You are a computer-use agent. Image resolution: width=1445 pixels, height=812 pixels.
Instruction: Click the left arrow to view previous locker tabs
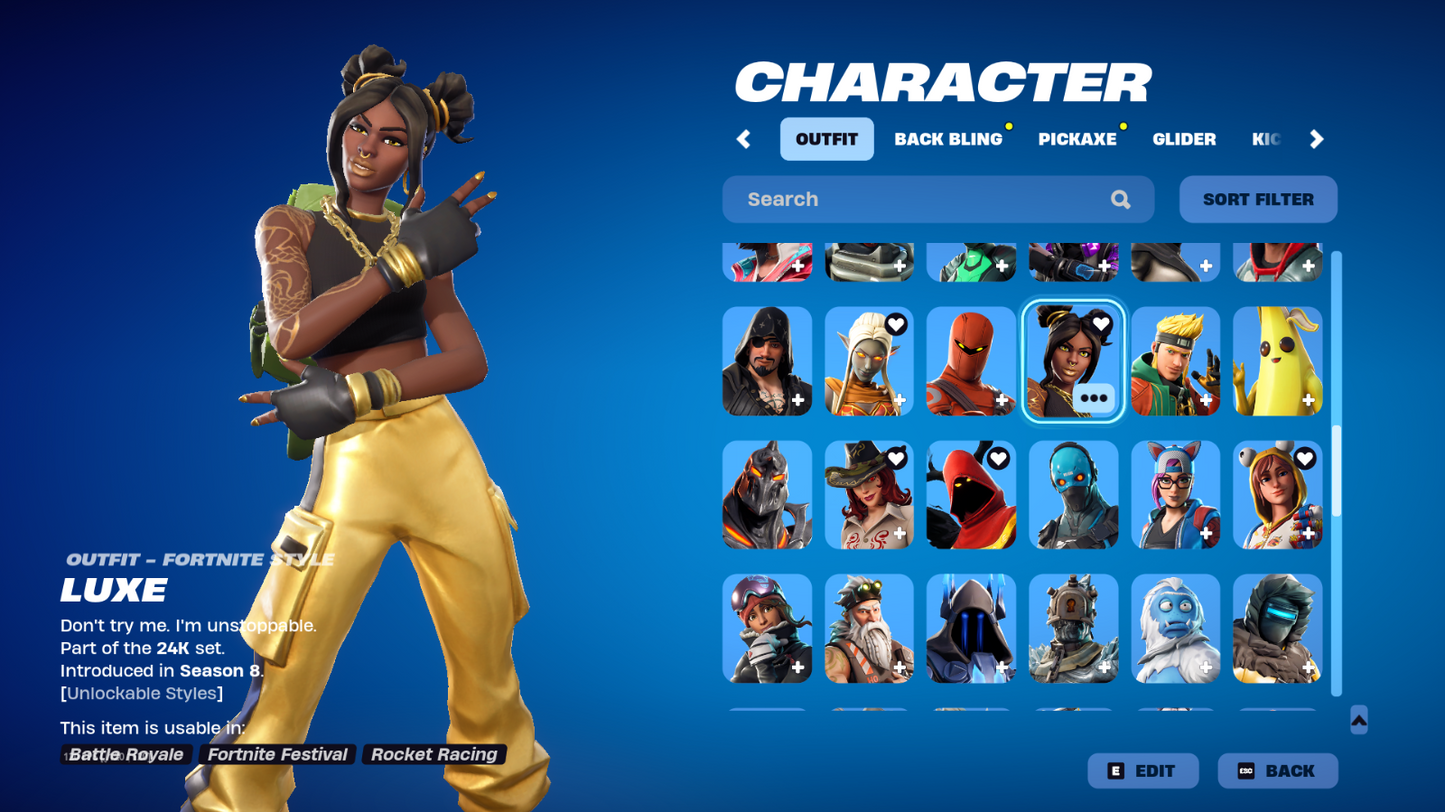click(x=744, y=139)
